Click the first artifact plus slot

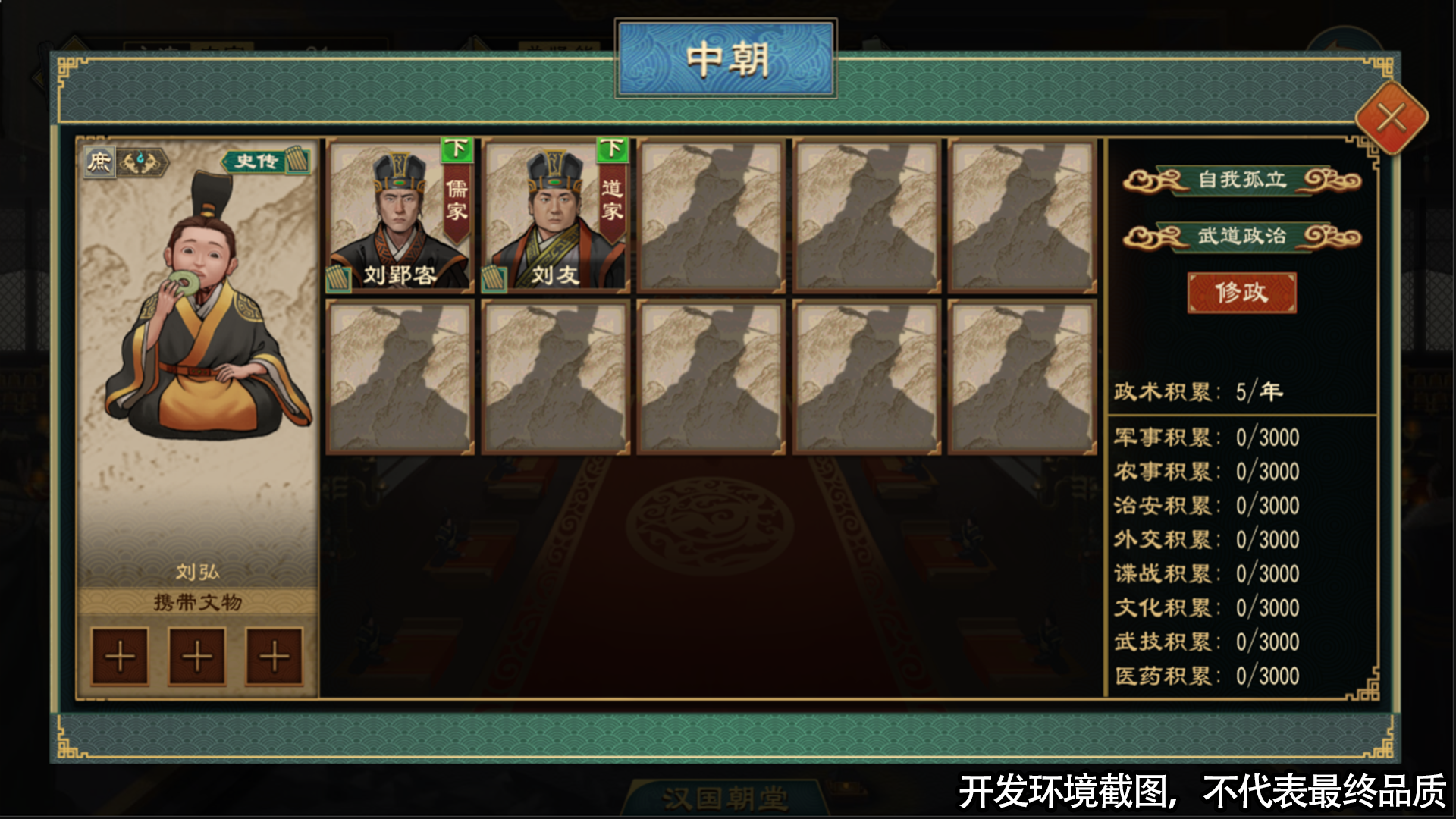click(x=118, y=656)
